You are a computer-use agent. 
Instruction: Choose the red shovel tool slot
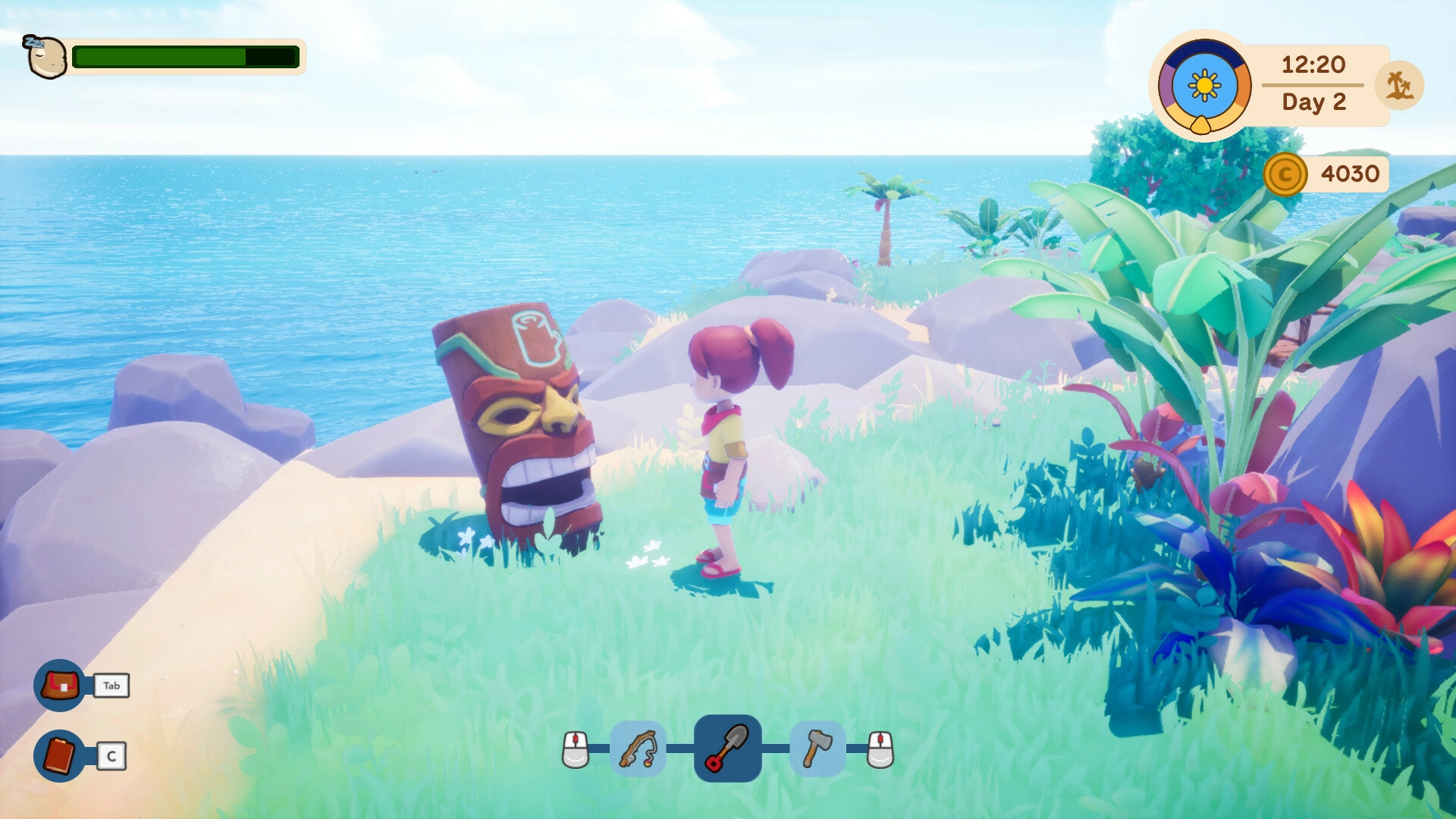pyautogui.click(x=727, y=748)
